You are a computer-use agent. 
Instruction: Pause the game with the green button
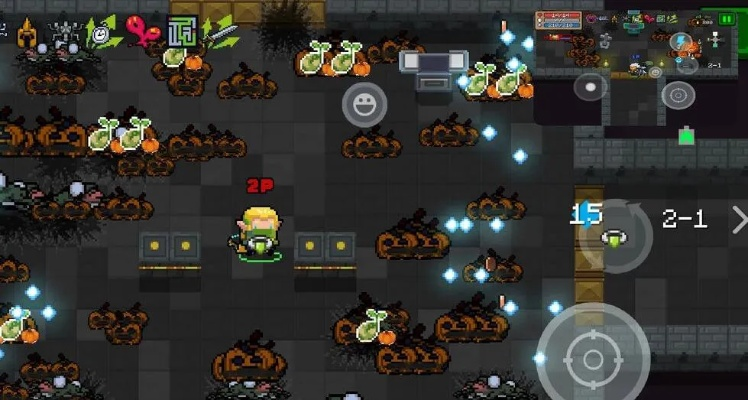pos(726,17)
